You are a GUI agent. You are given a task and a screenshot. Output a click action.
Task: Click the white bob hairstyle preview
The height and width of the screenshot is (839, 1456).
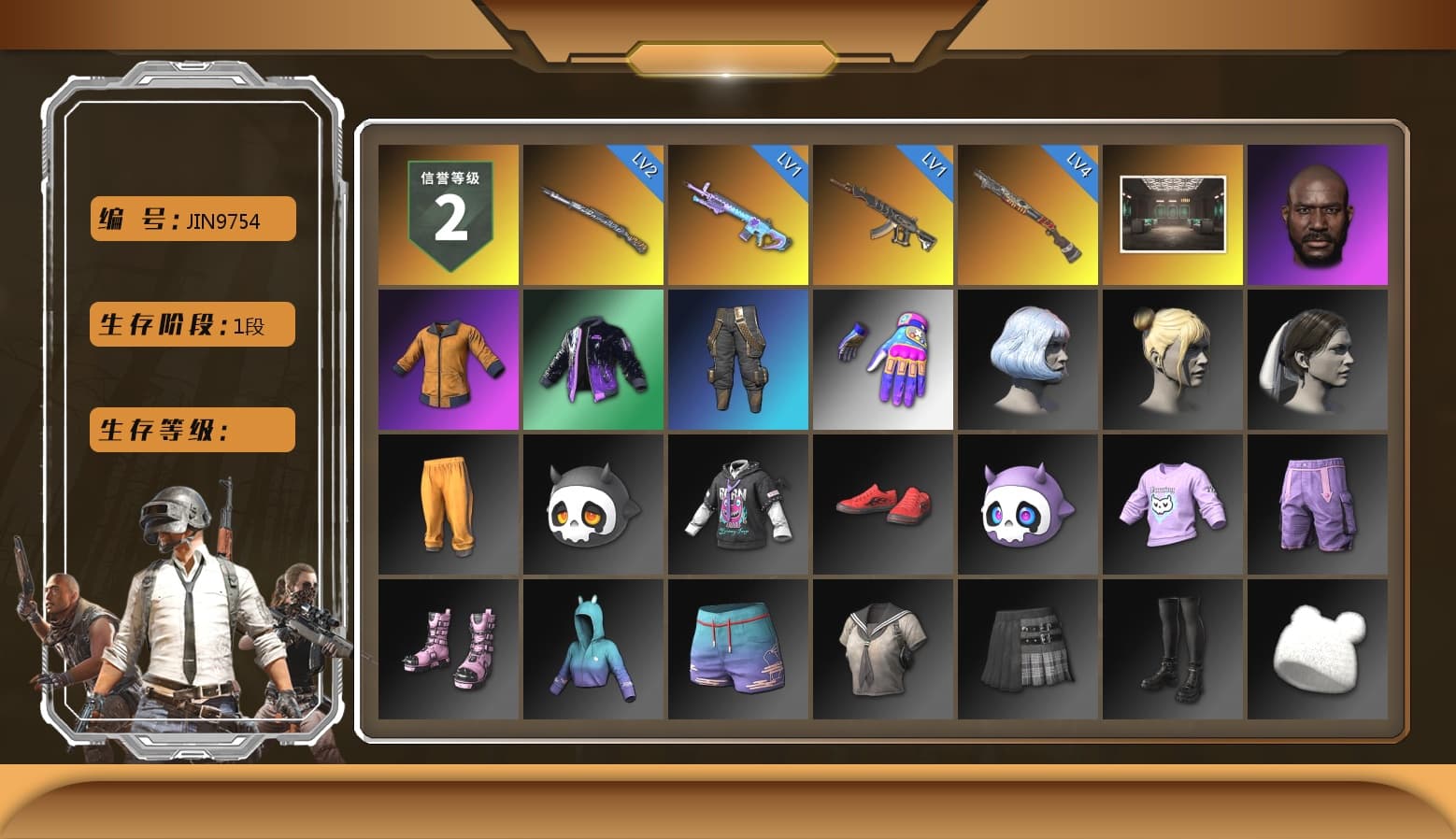click(x=1028, y=360)
